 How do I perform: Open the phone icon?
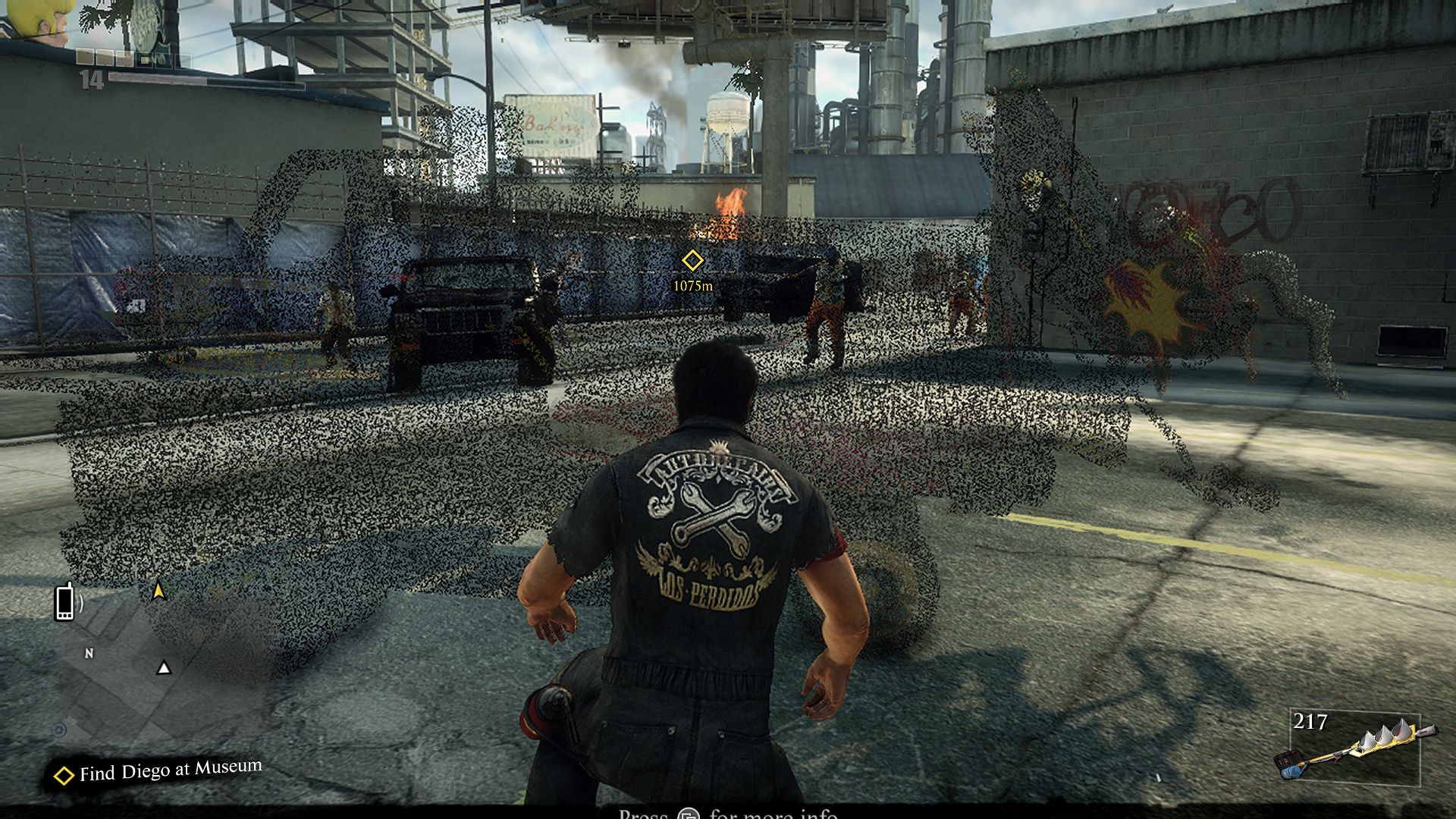65,601
